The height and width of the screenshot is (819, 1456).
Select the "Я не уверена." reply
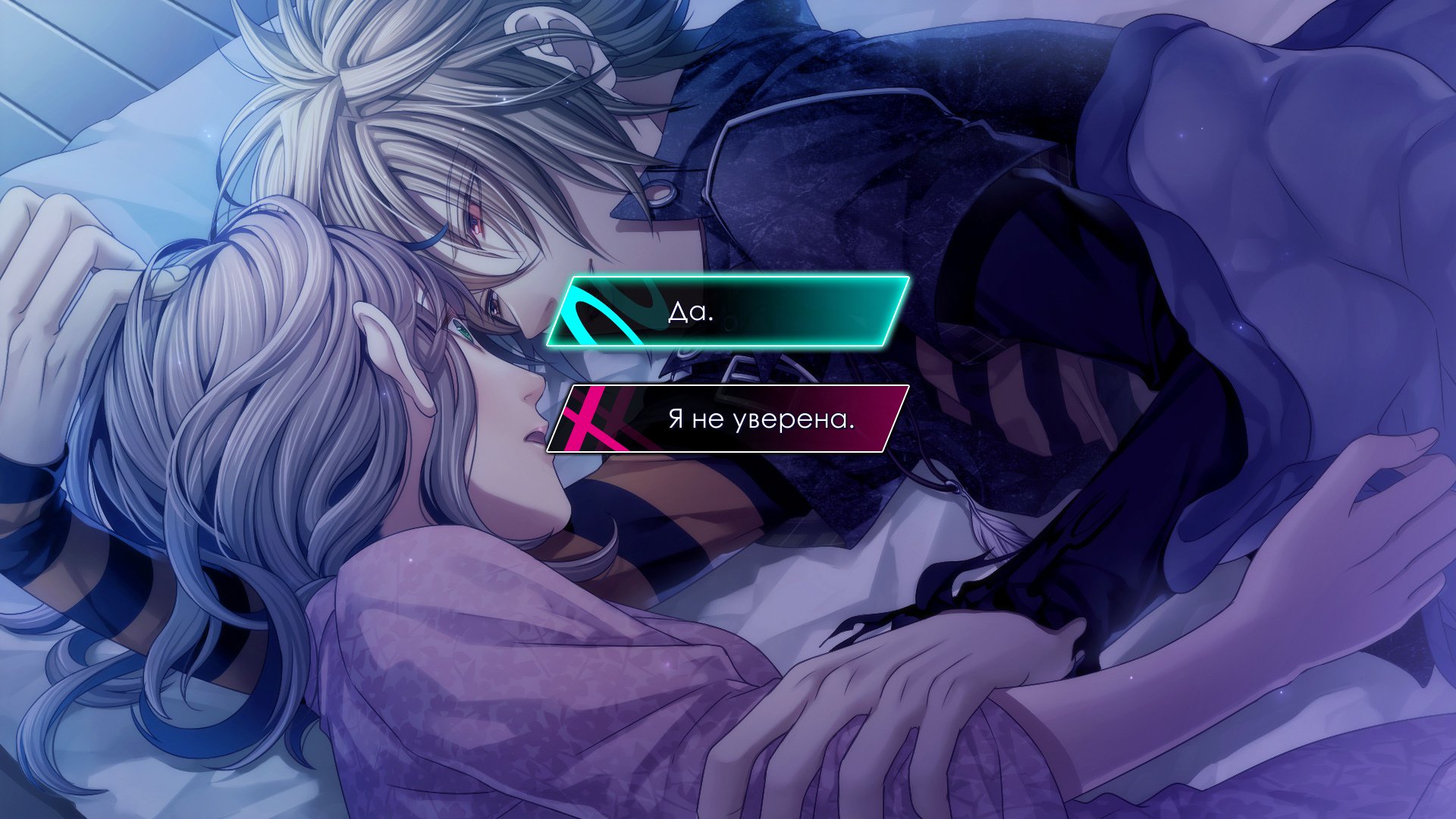click(728, 419)
